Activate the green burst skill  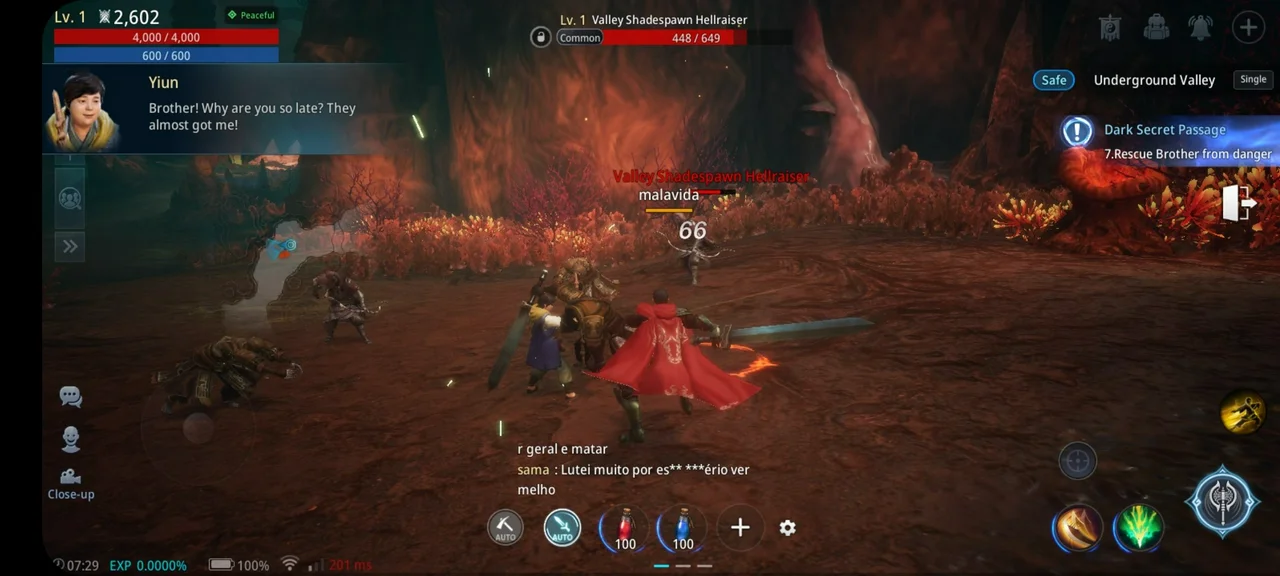click(1139, 528)
